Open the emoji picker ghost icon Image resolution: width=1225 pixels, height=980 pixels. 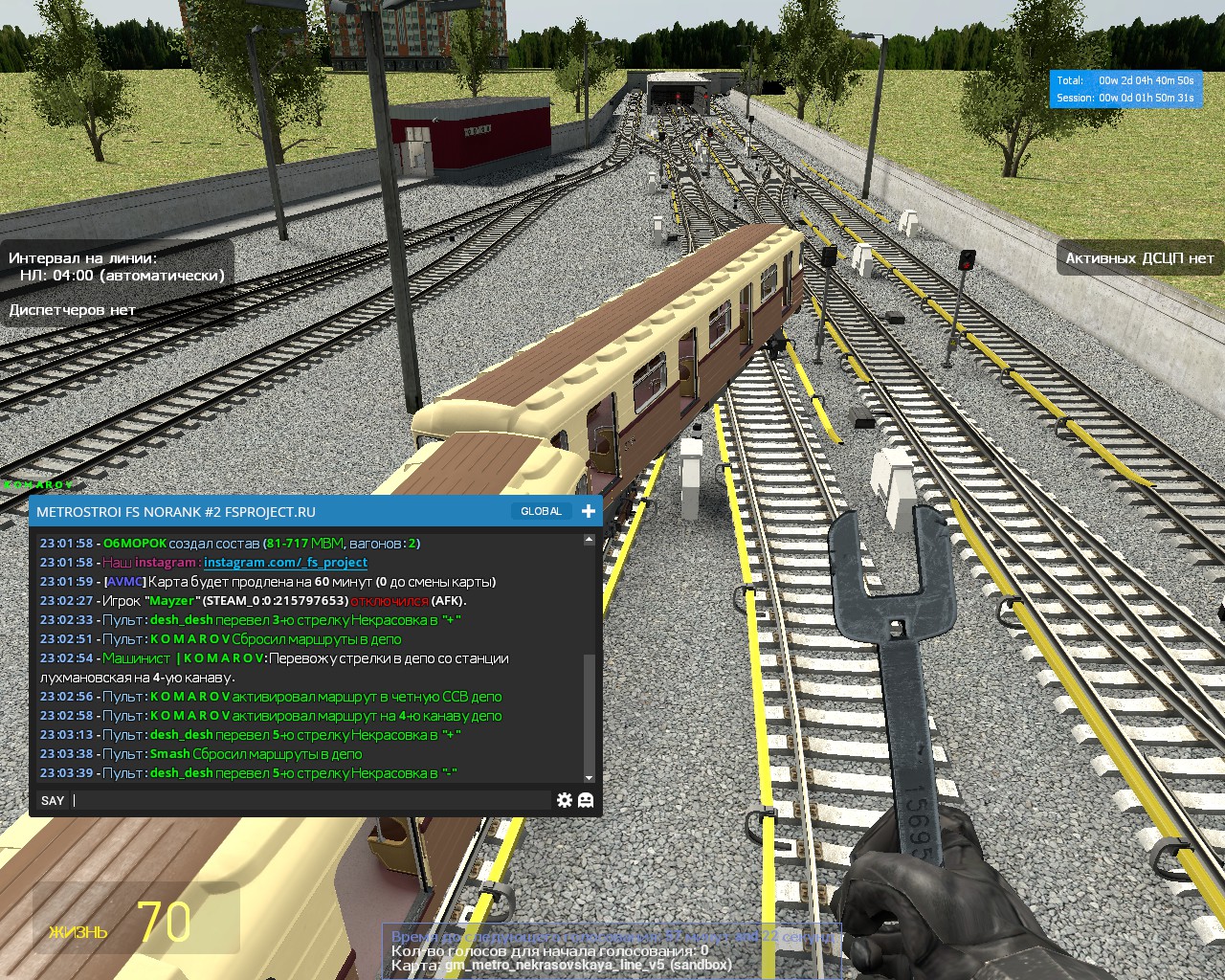pos(586,800)
